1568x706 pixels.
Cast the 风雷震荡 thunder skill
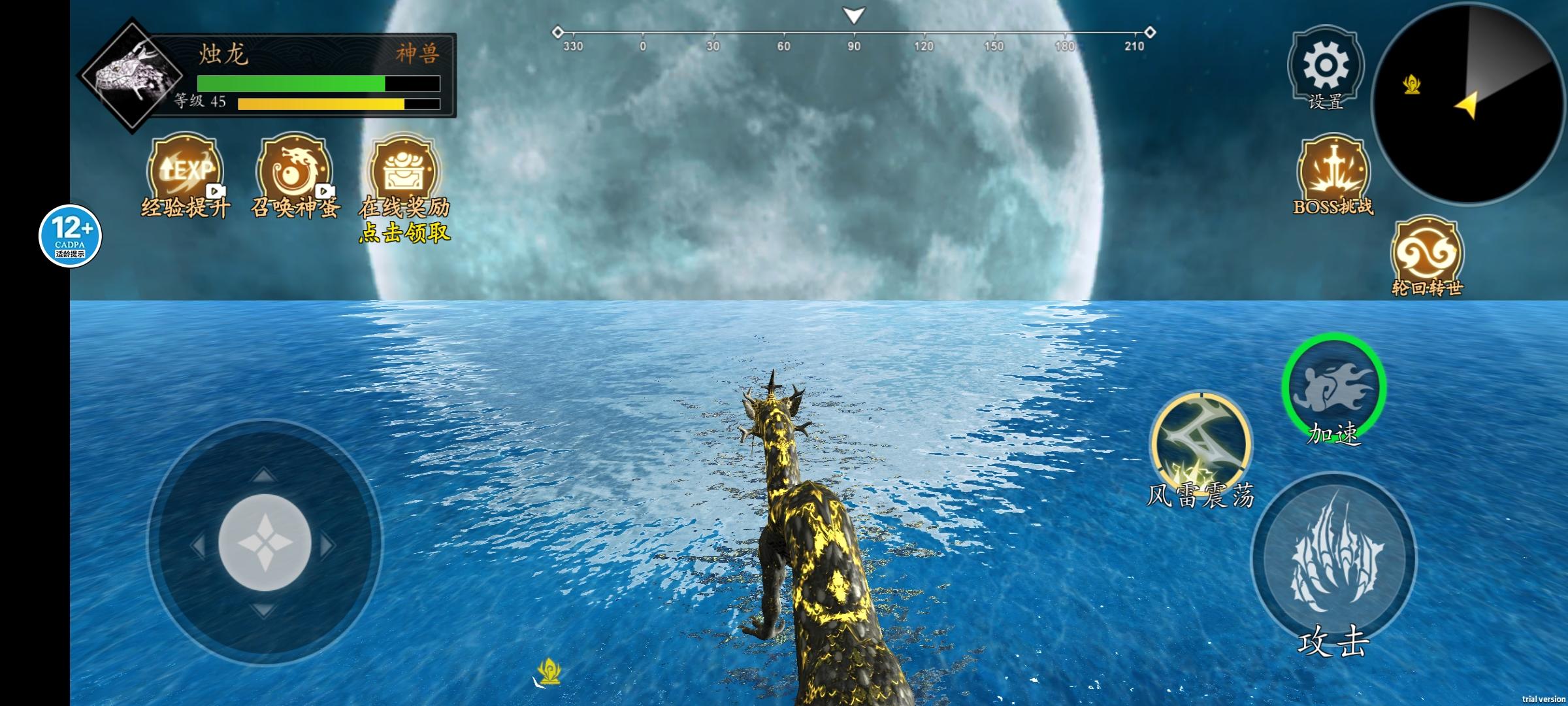tap(1201, 444)
